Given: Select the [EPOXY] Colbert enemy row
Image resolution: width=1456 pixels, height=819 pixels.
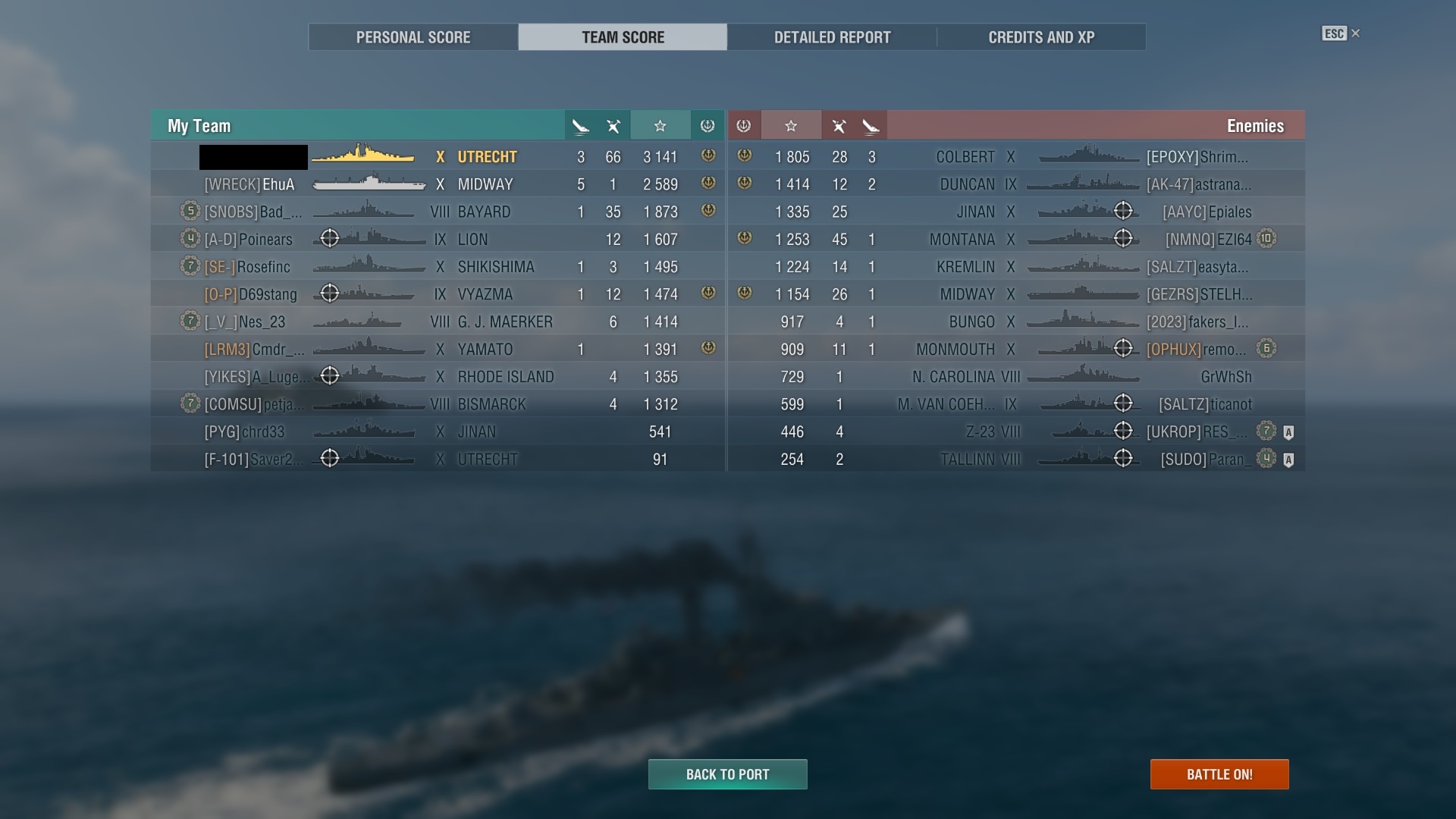Looking at the screenshot, I should (x=1016, y=157).
